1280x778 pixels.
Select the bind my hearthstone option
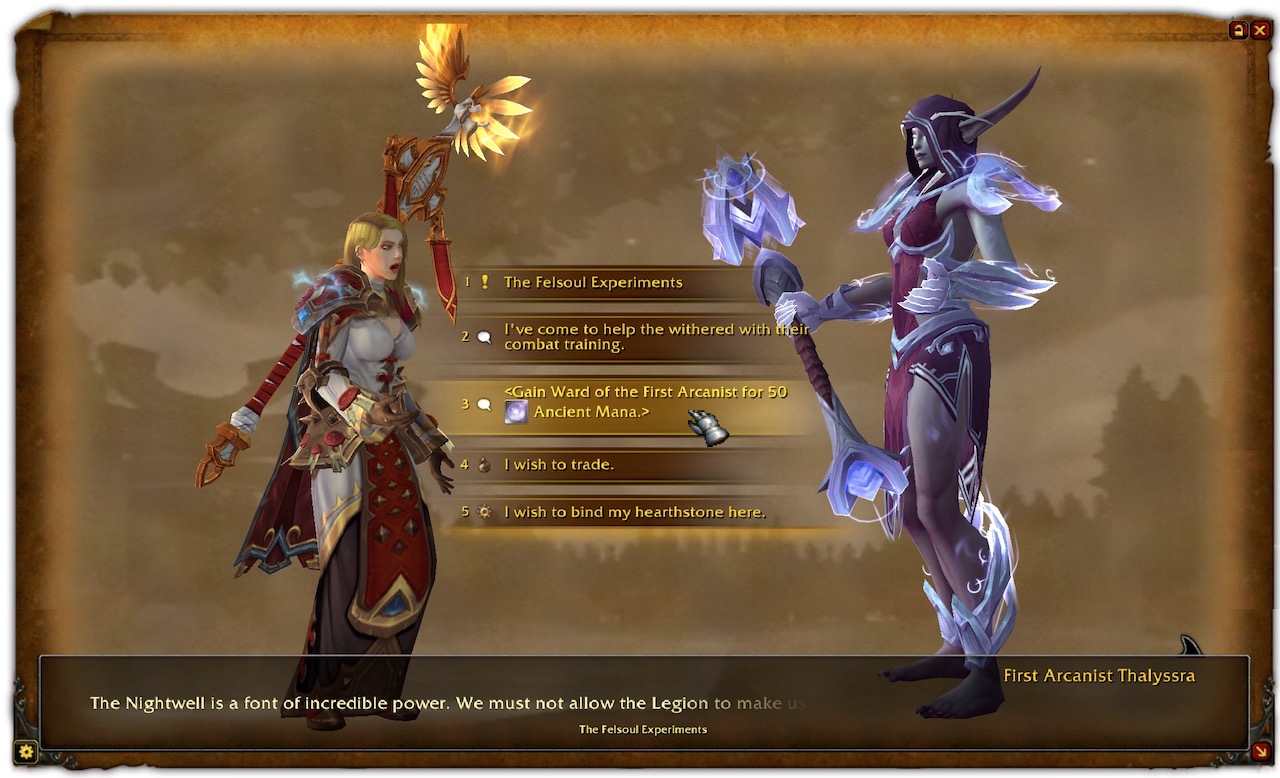coord(634,512)
